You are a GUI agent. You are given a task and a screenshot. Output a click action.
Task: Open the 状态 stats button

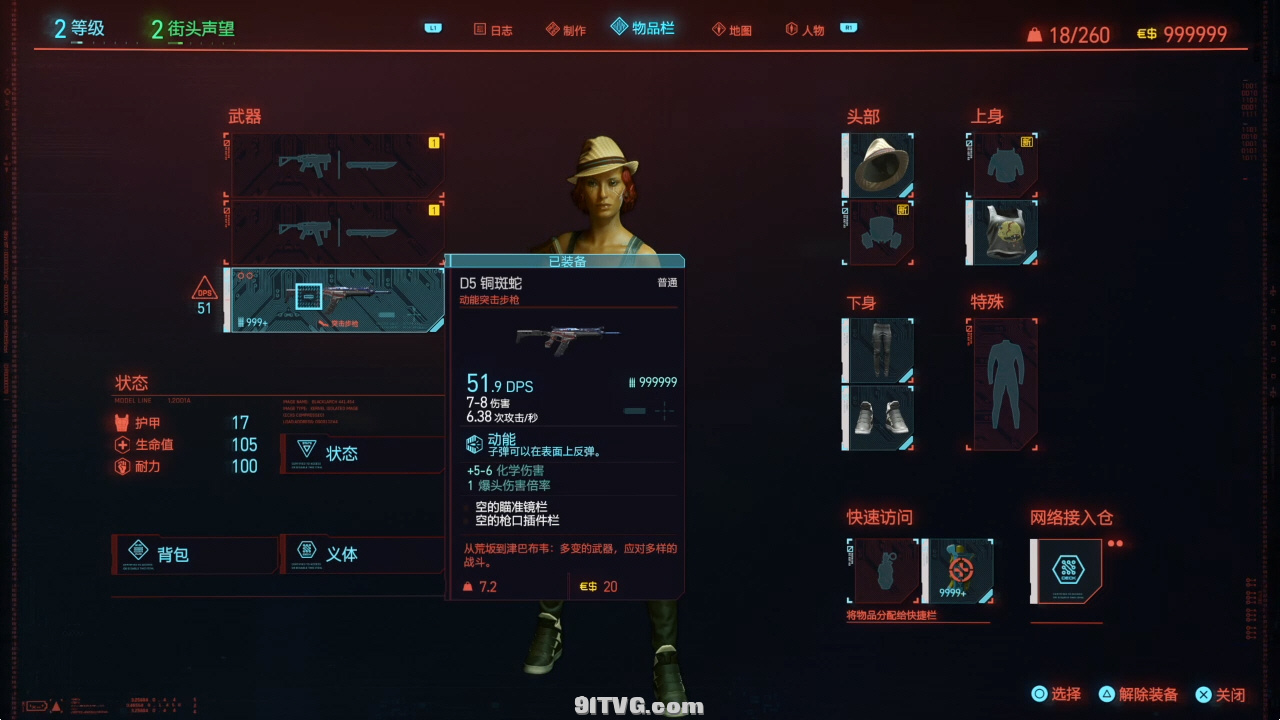pos(362,453)
